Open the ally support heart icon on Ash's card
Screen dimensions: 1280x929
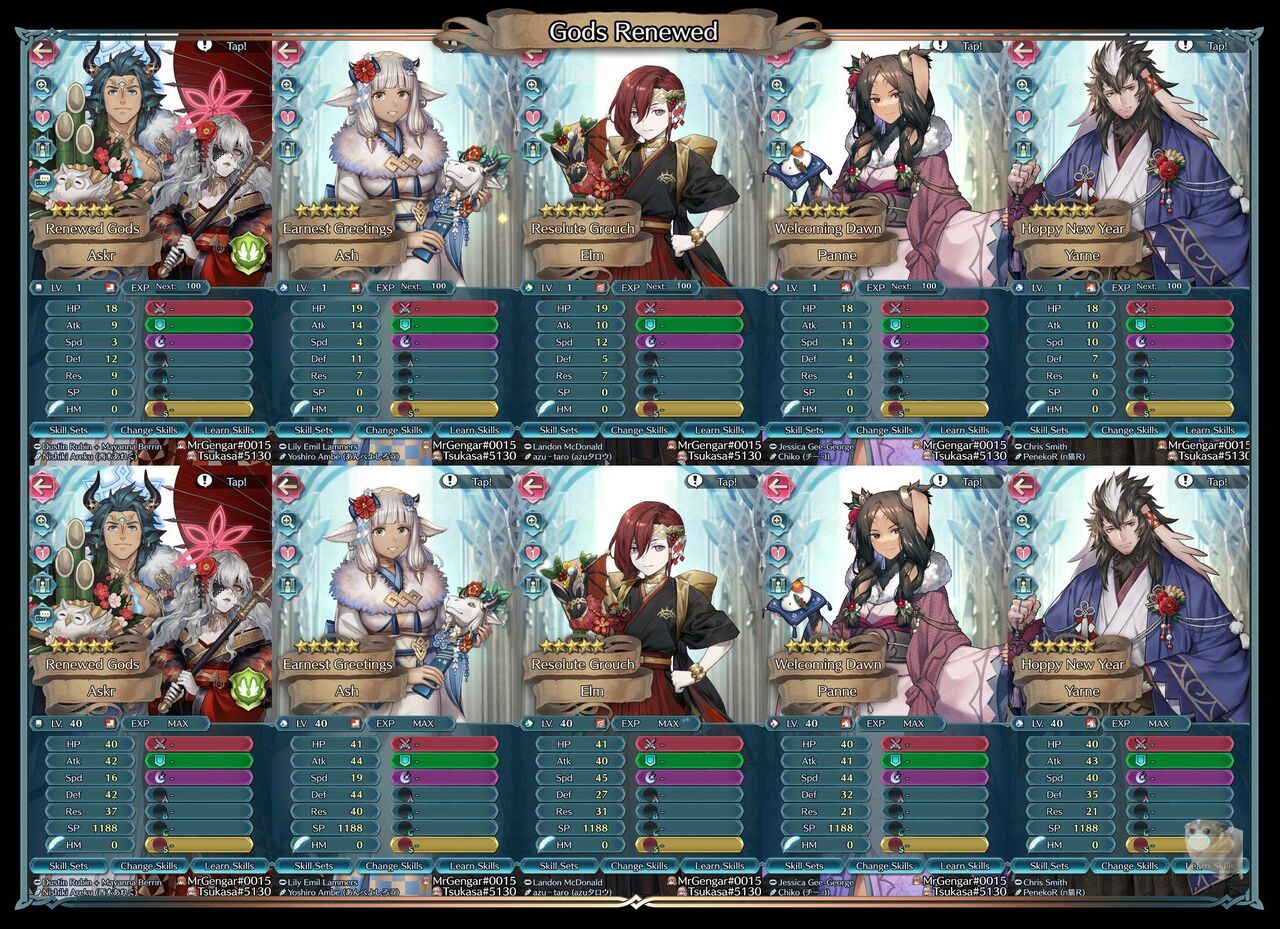point(287,116)
